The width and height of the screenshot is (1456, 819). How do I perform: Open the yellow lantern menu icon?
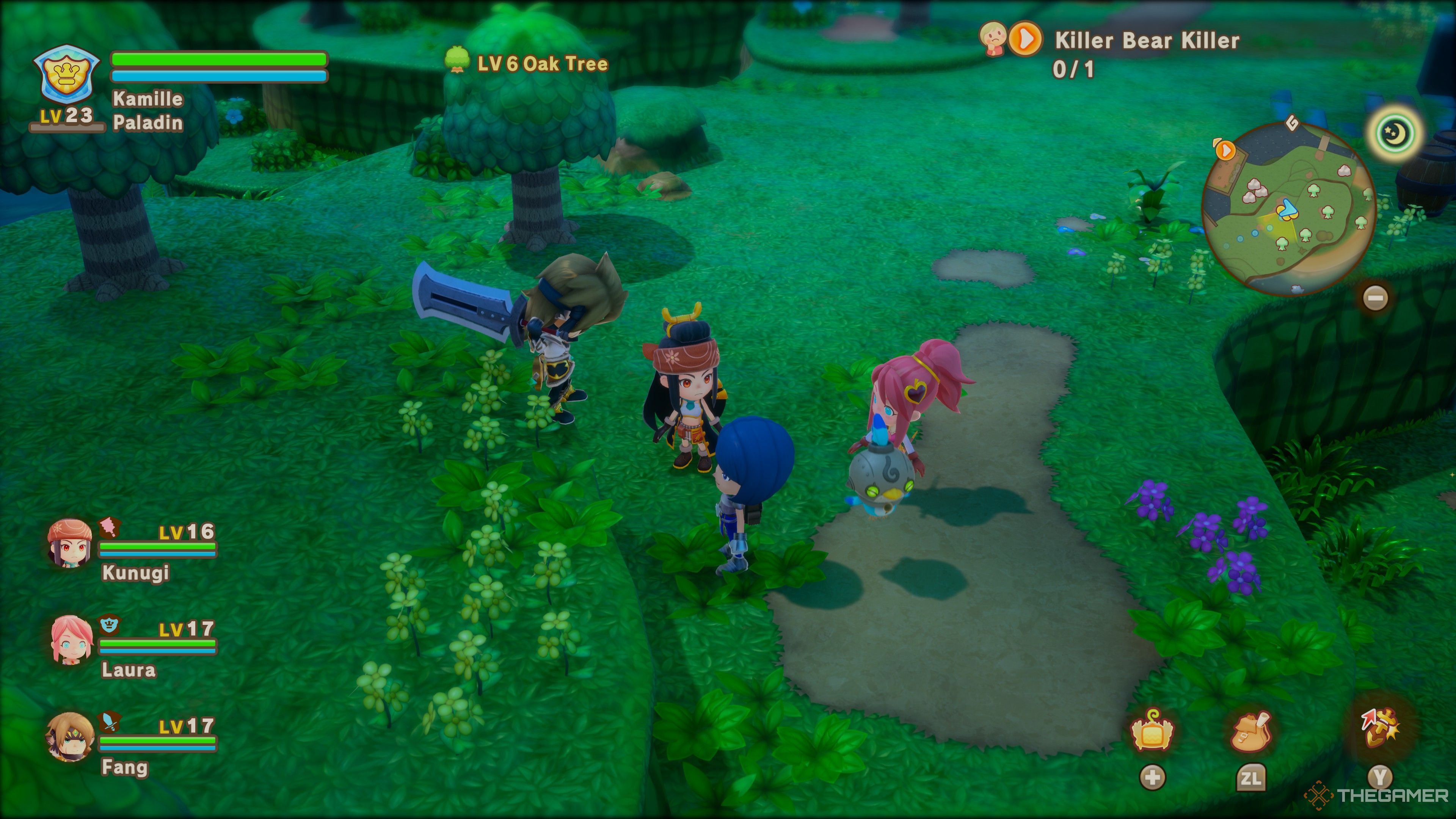coord(1152,731)
